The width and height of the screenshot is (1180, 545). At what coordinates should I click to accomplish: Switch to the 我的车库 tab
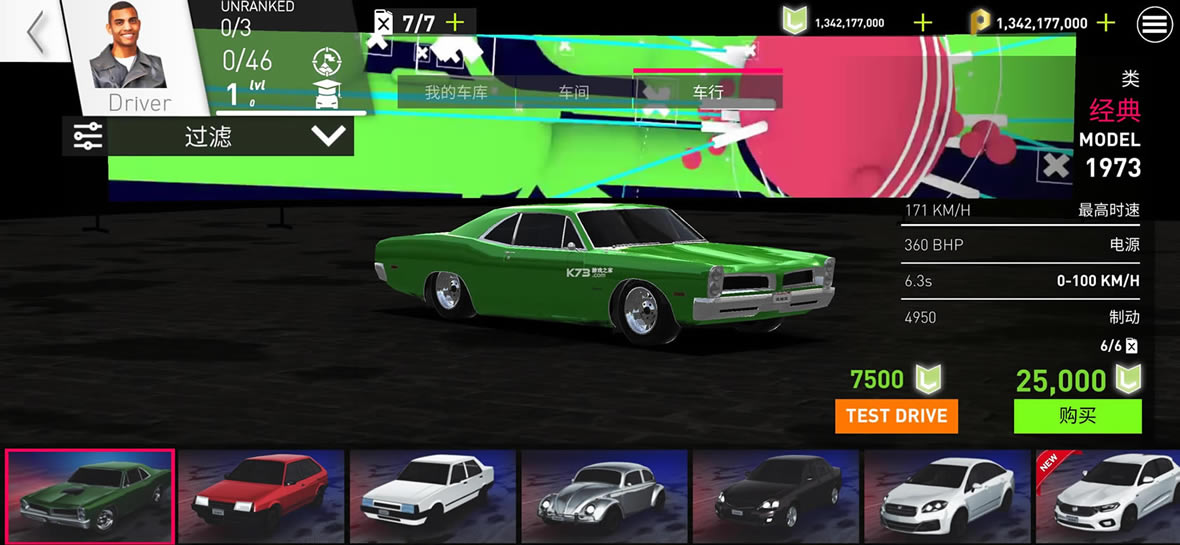coord(455,93)
